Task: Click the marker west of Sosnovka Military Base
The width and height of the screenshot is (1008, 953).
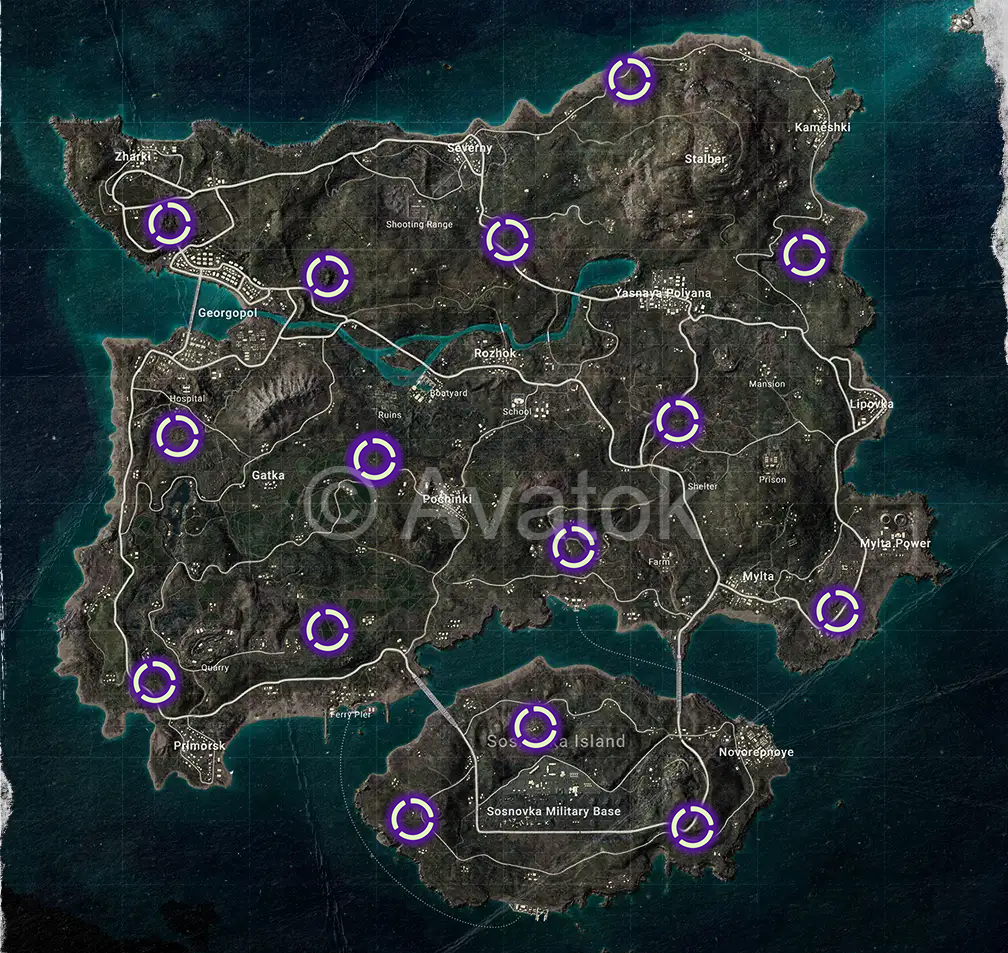Action: tap(412, 818)
